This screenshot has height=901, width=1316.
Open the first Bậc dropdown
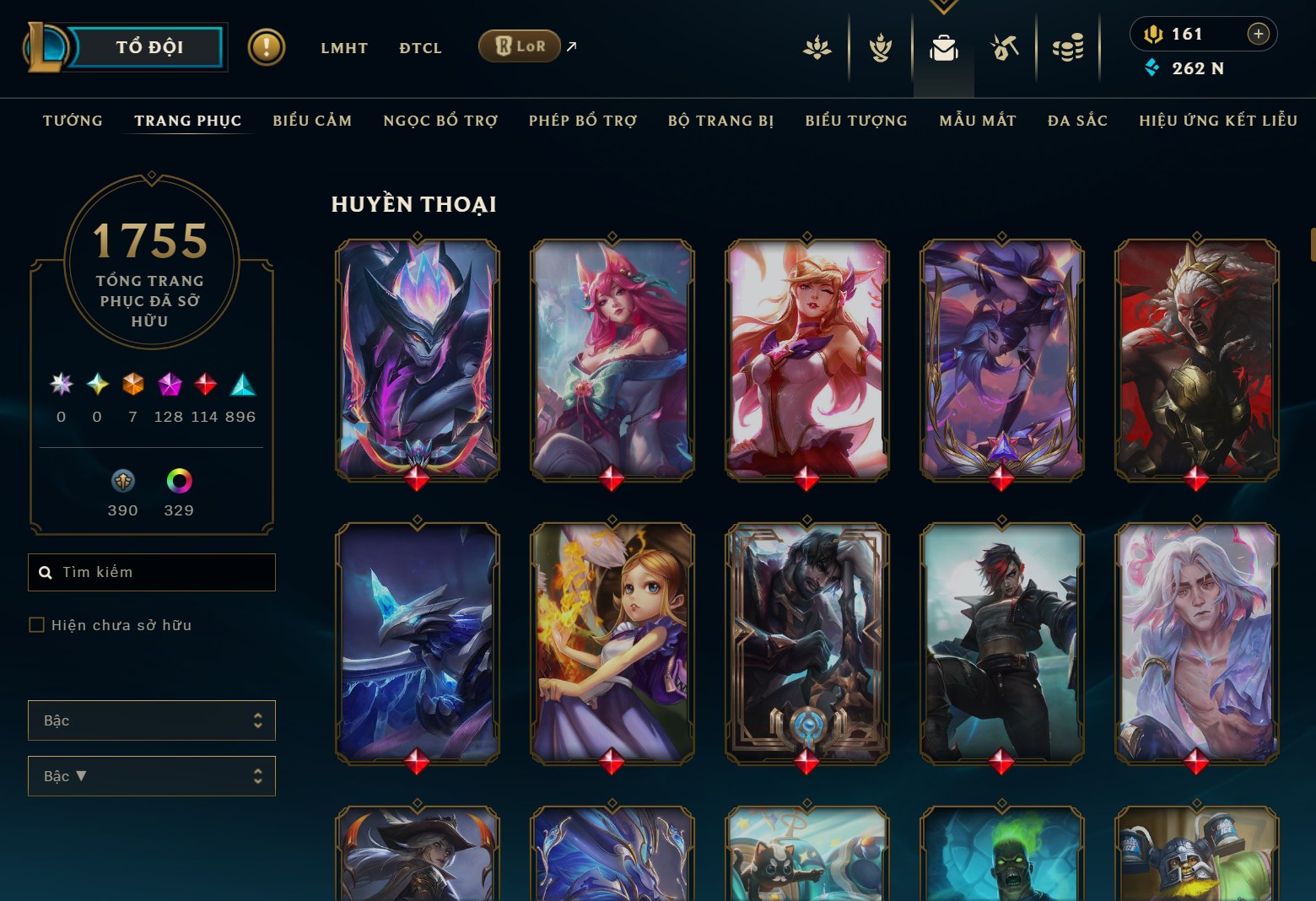point(152,720)
